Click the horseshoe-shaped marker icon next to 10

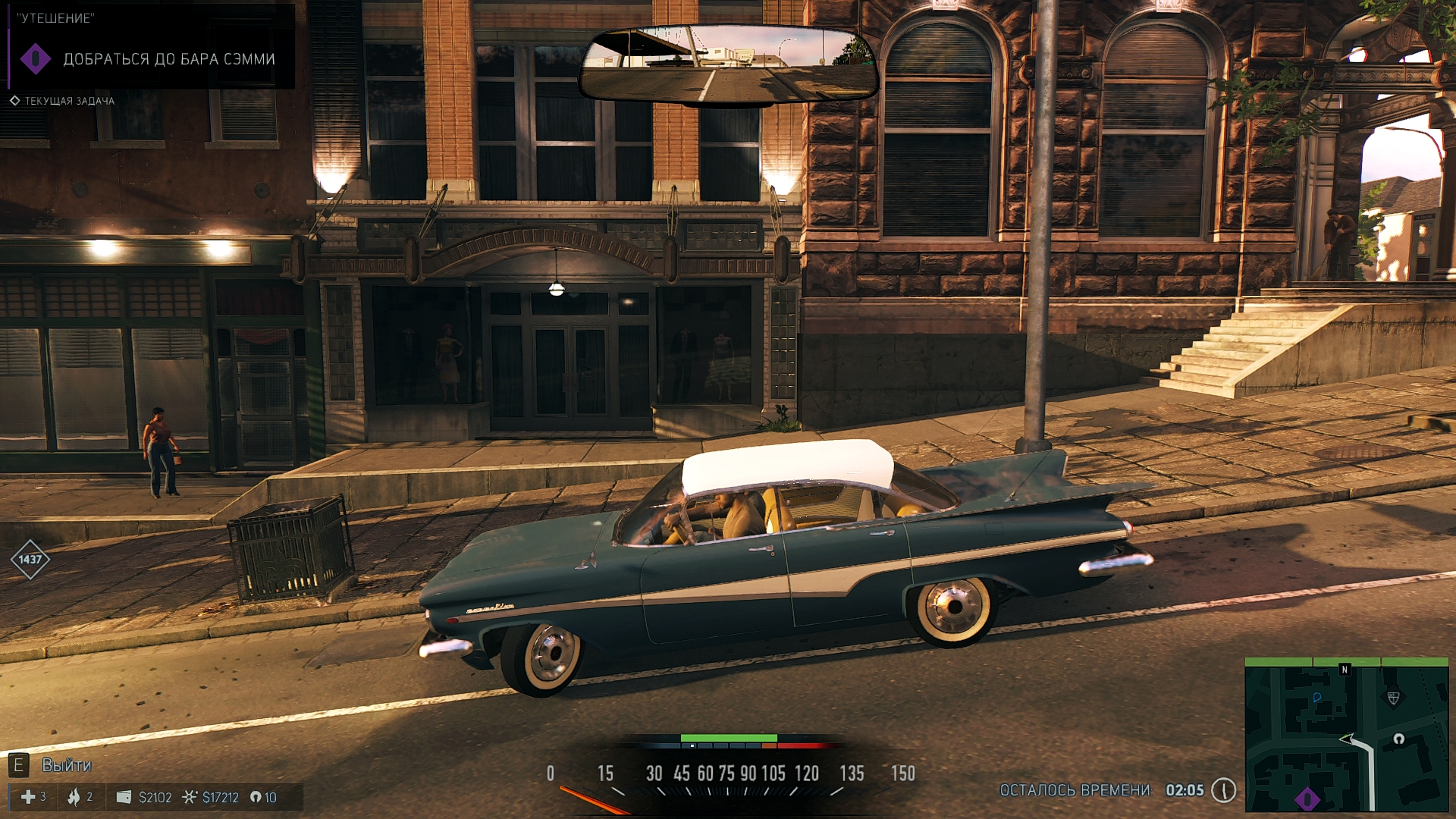coord(256,797)
